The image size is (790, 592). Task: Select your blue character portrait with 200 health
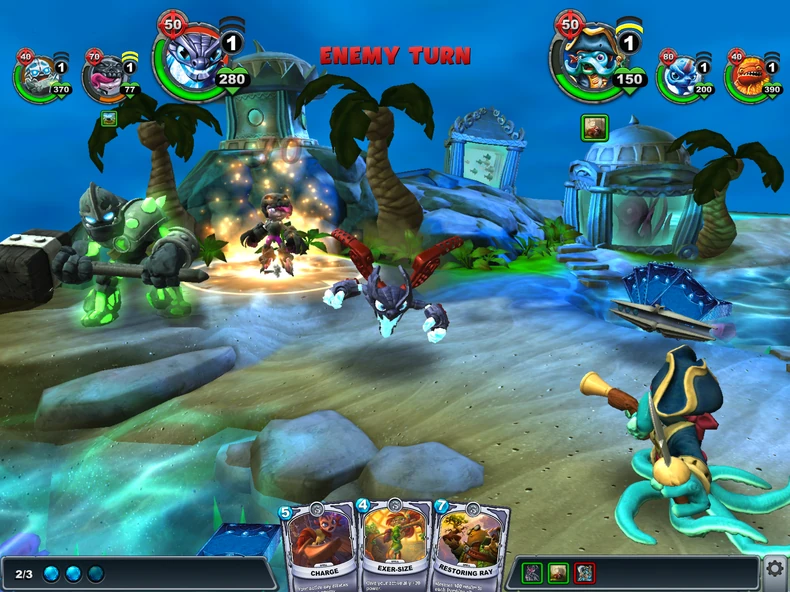pos(680,75)
